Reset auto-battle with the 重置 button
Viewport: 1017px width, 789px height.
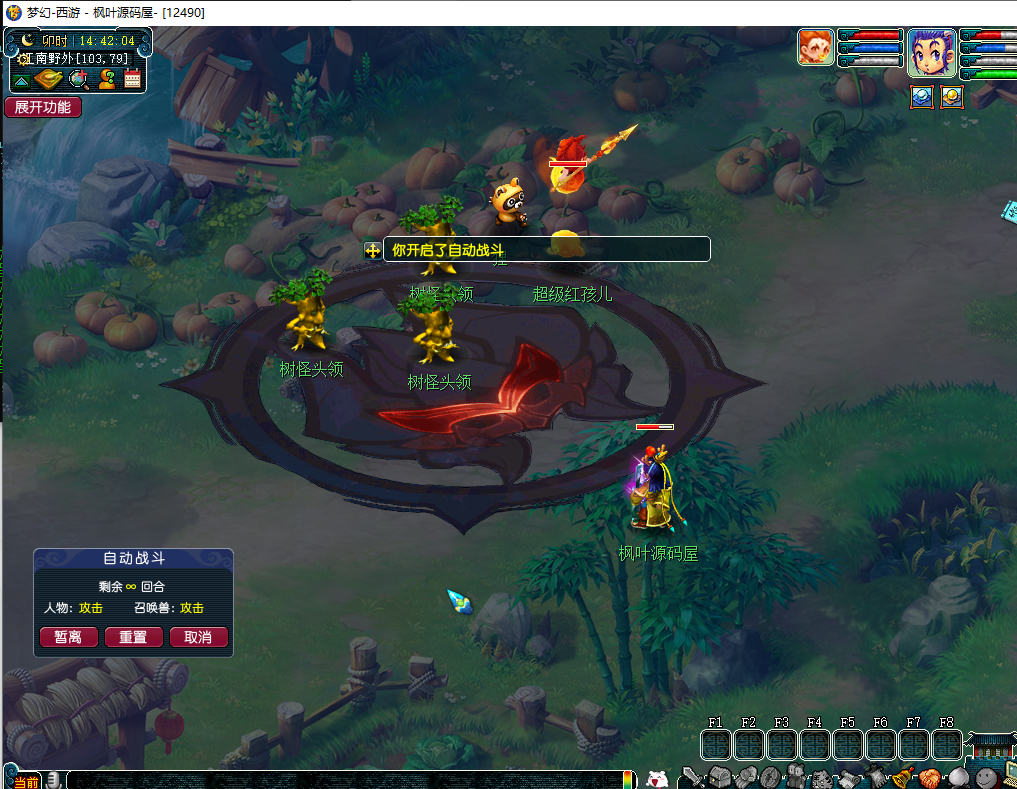click(133, 637)
